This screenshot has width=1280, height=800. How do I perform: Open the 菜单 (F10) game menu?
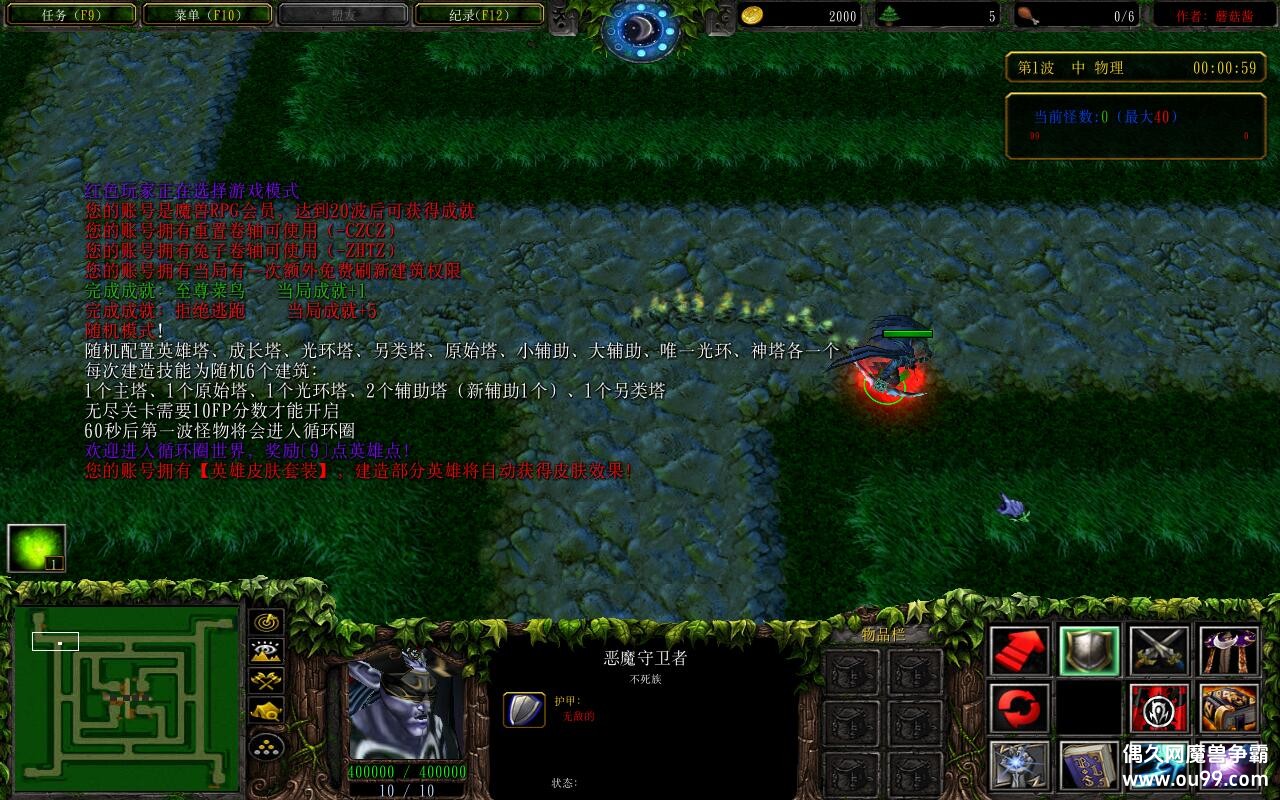[x=205, y=15]
